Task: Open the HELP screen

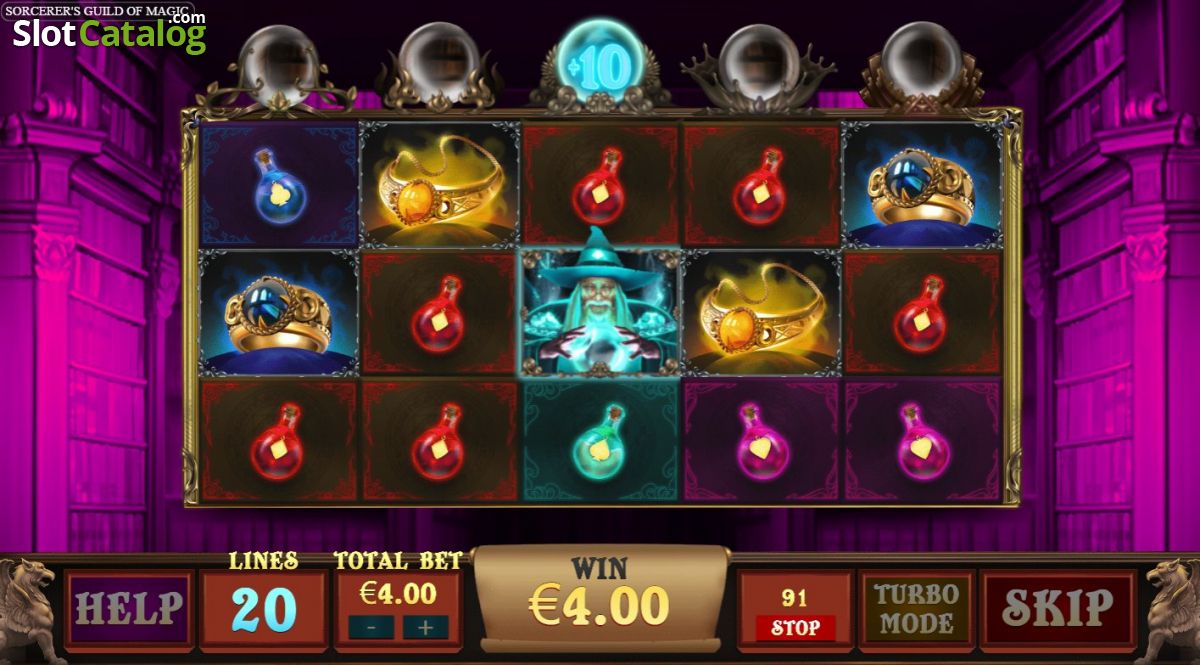Action: 129,607
